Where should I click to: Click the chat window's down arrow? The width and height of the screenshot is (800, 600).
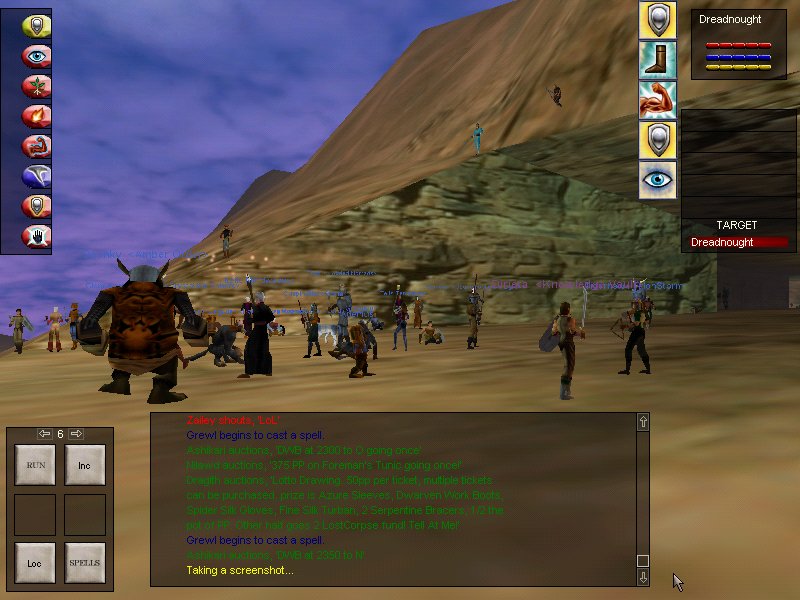(643, 577)
